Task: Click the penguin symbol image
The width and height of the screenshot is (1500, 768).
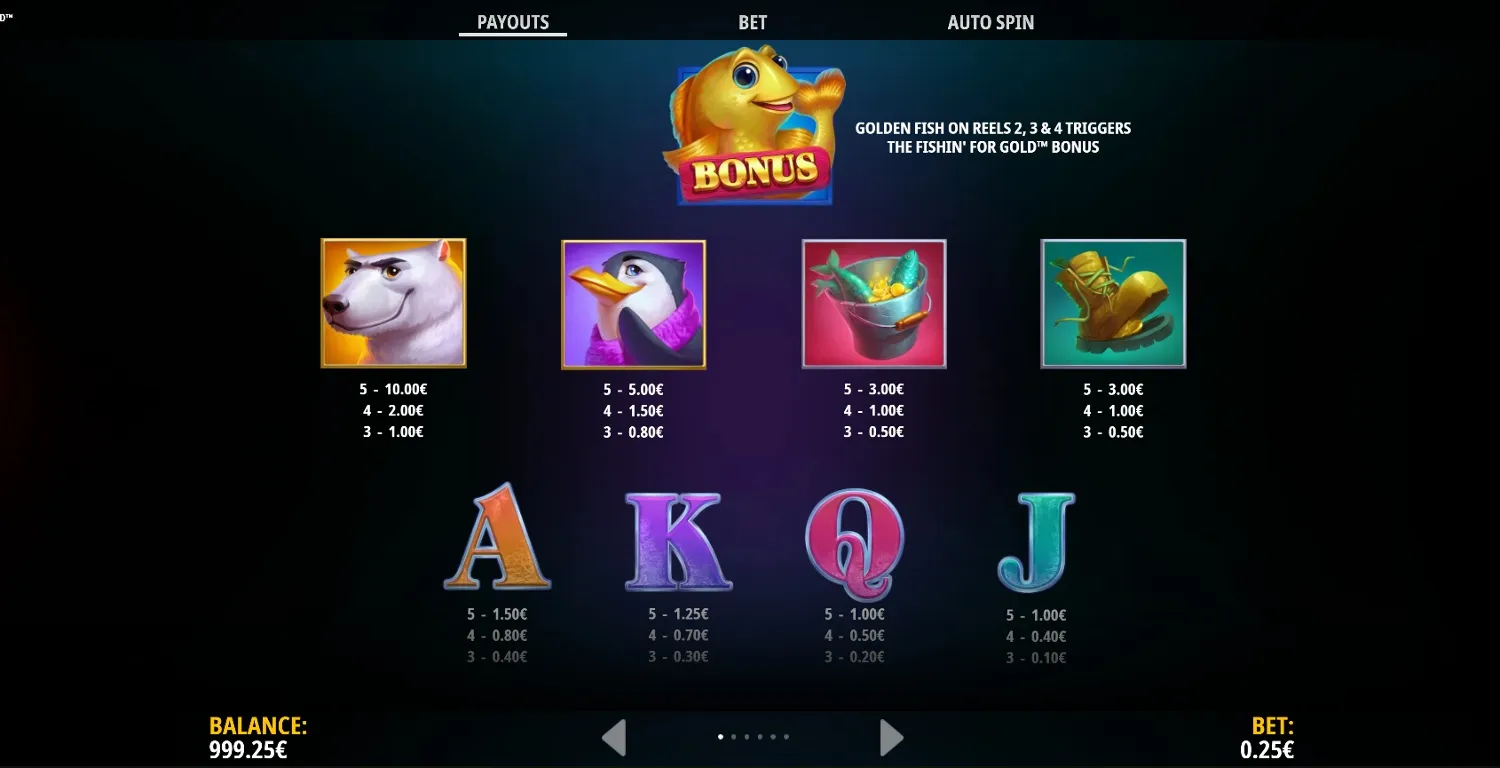Action: 633,303
